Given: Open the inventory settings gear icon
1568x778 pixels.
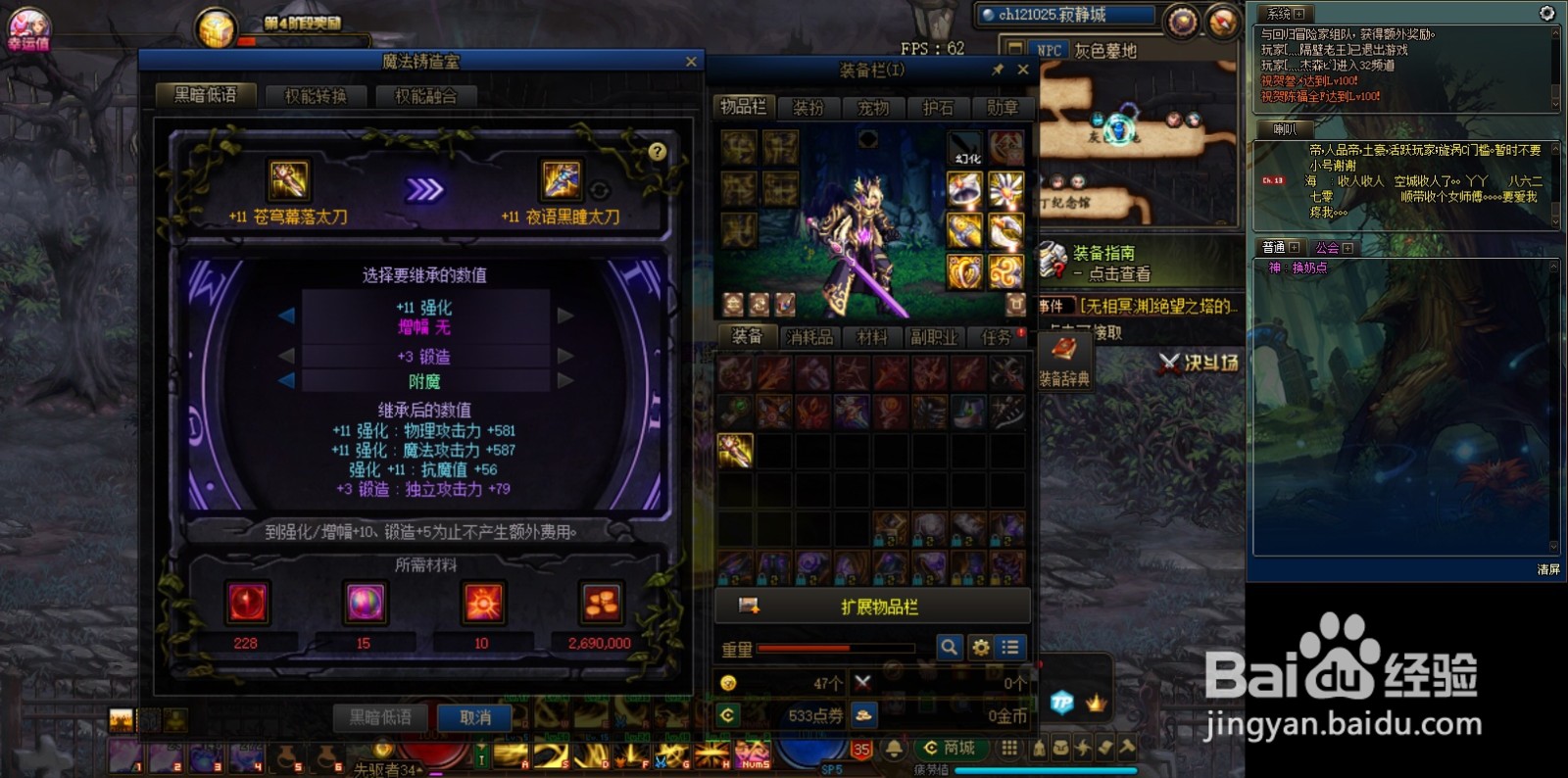Looking at the screenshot, I should (x=980, y=648).
